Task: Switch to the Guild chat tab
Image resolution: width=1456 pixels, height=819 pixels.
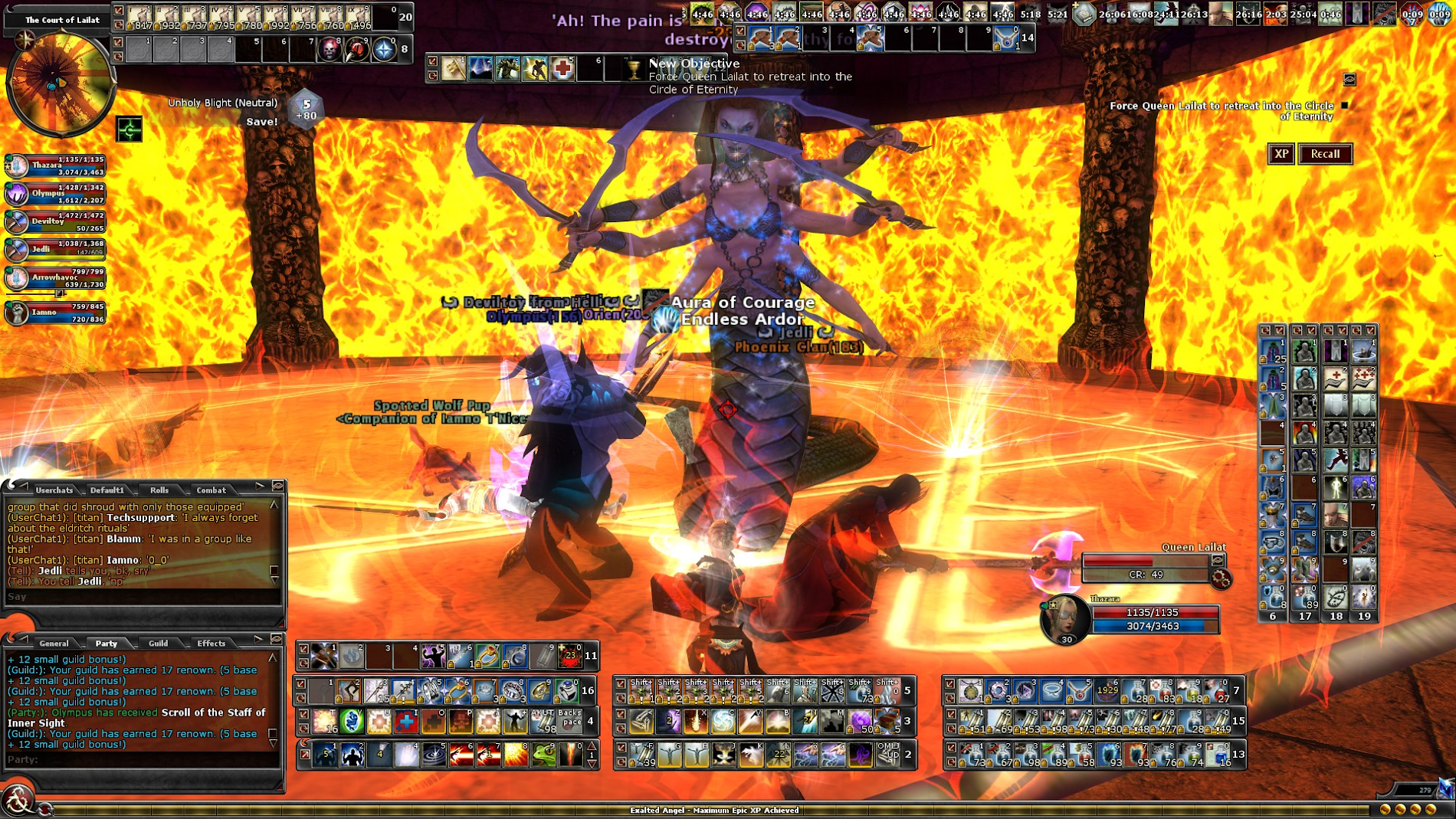Action: pyautogui.click(x=159, y=644)
